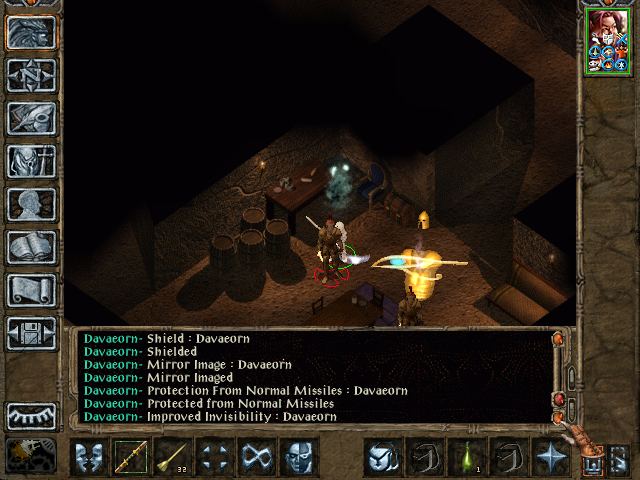This screenshot has height=480, width=640.
Task: Activate the talk masks action
Action: (x=89, y=457)
